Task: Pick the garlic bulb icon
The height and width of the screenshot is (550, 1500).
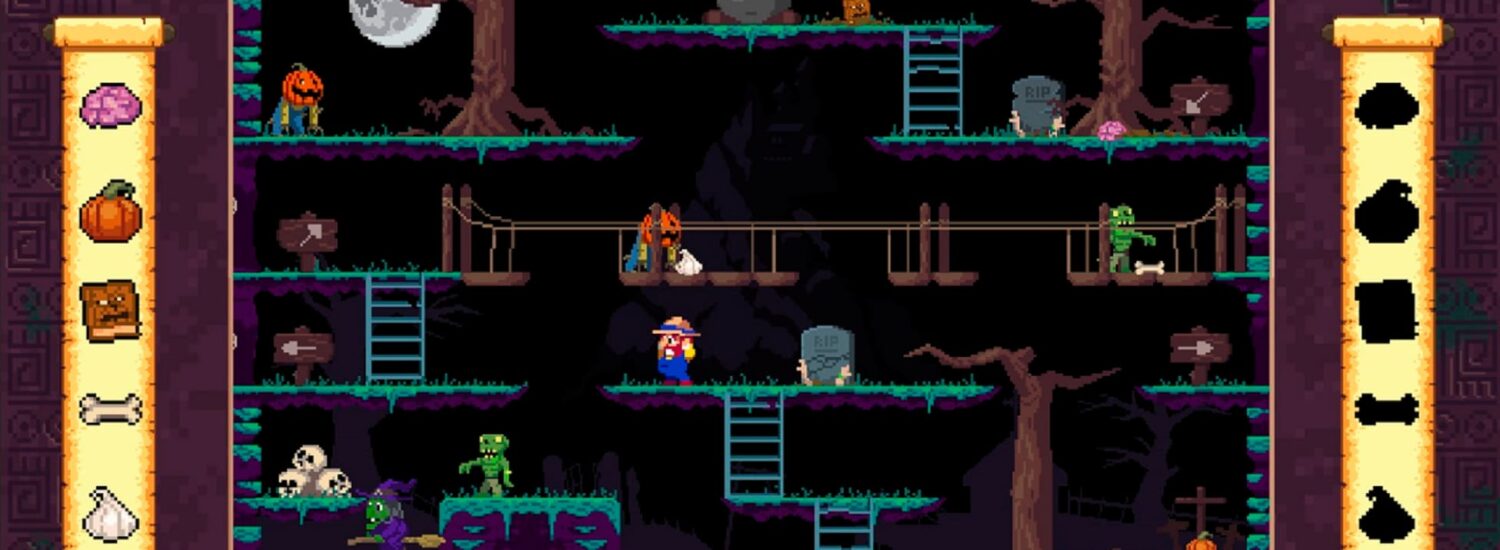Action: 109,513
